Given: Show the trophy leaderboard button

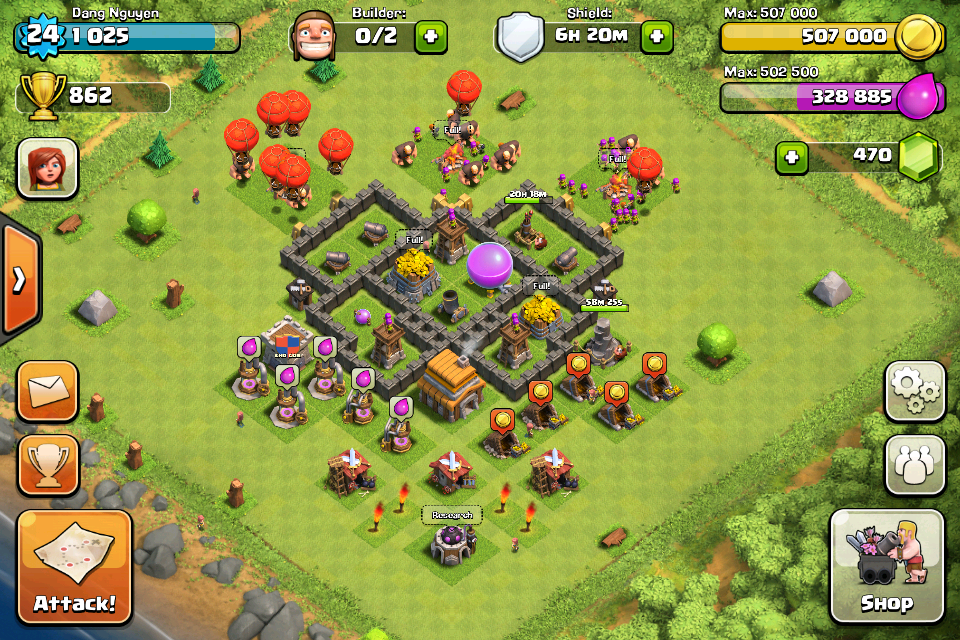Looking at the screenshot, I should tap(48, 465).
